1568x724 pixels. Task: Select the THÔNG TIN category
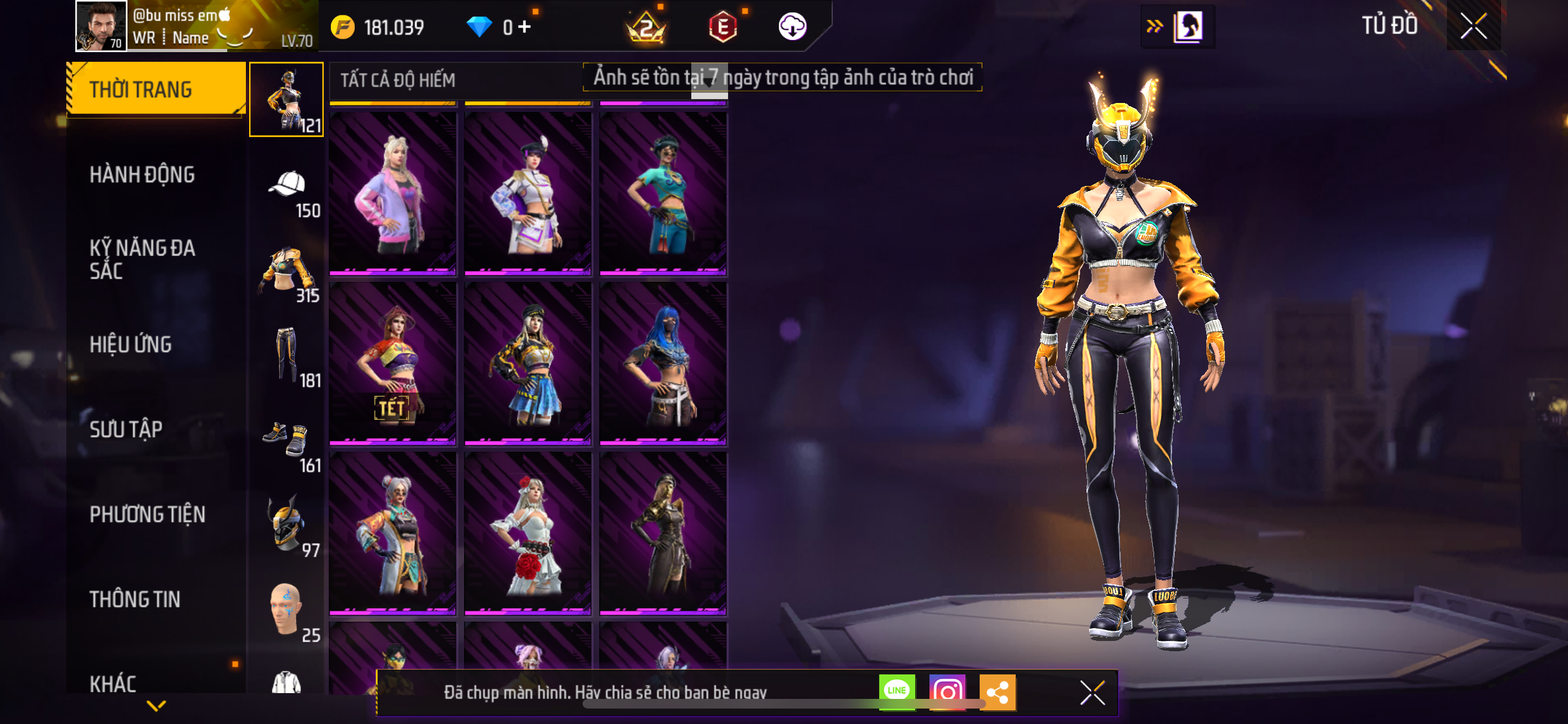click(x=135, y=599)
